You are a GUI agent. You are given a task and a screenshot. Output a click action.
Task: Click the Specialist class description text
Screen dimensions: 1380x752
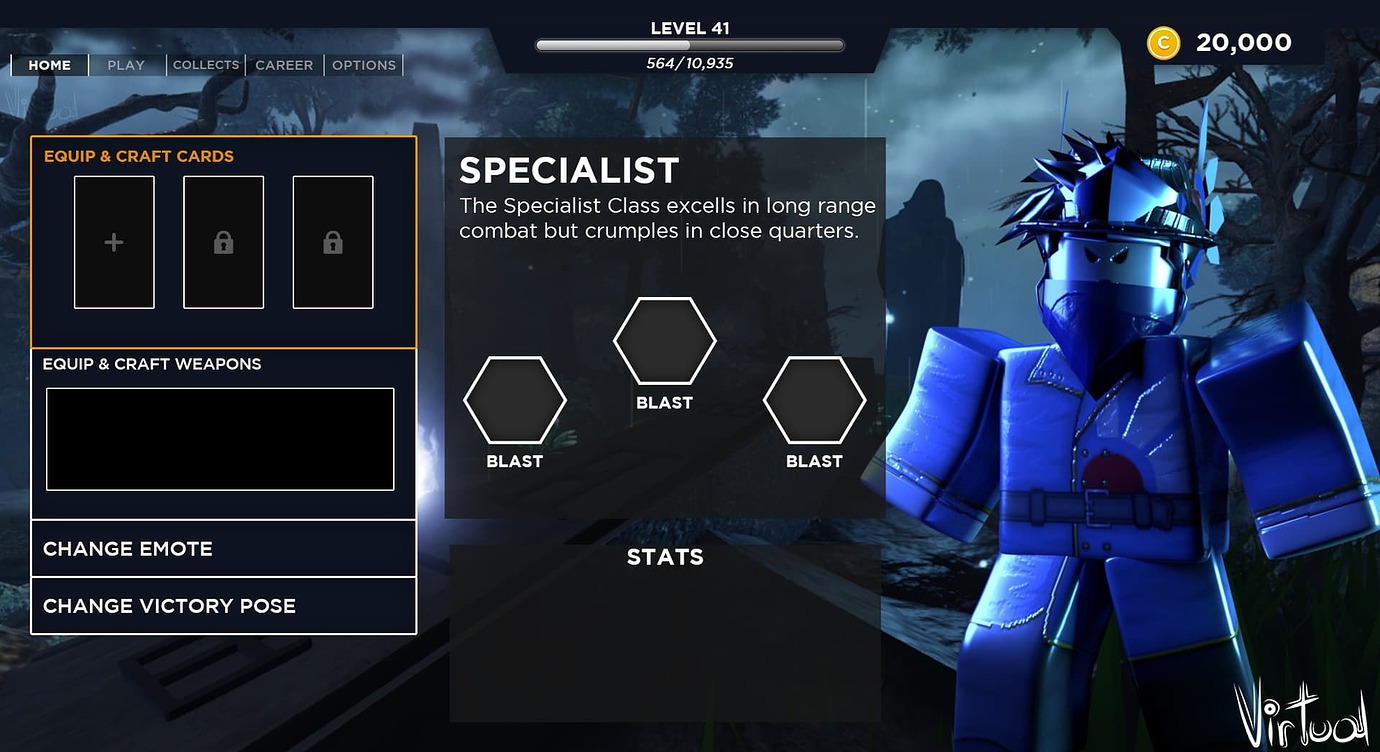[667, 217]
